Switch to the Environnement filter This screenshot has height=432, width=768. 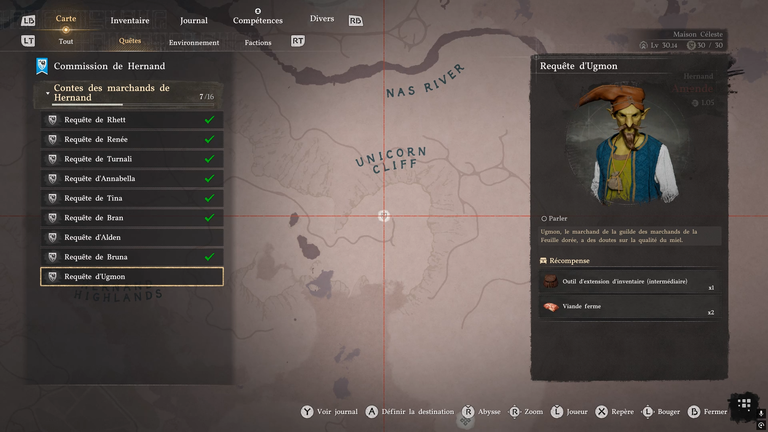(194, 43)
